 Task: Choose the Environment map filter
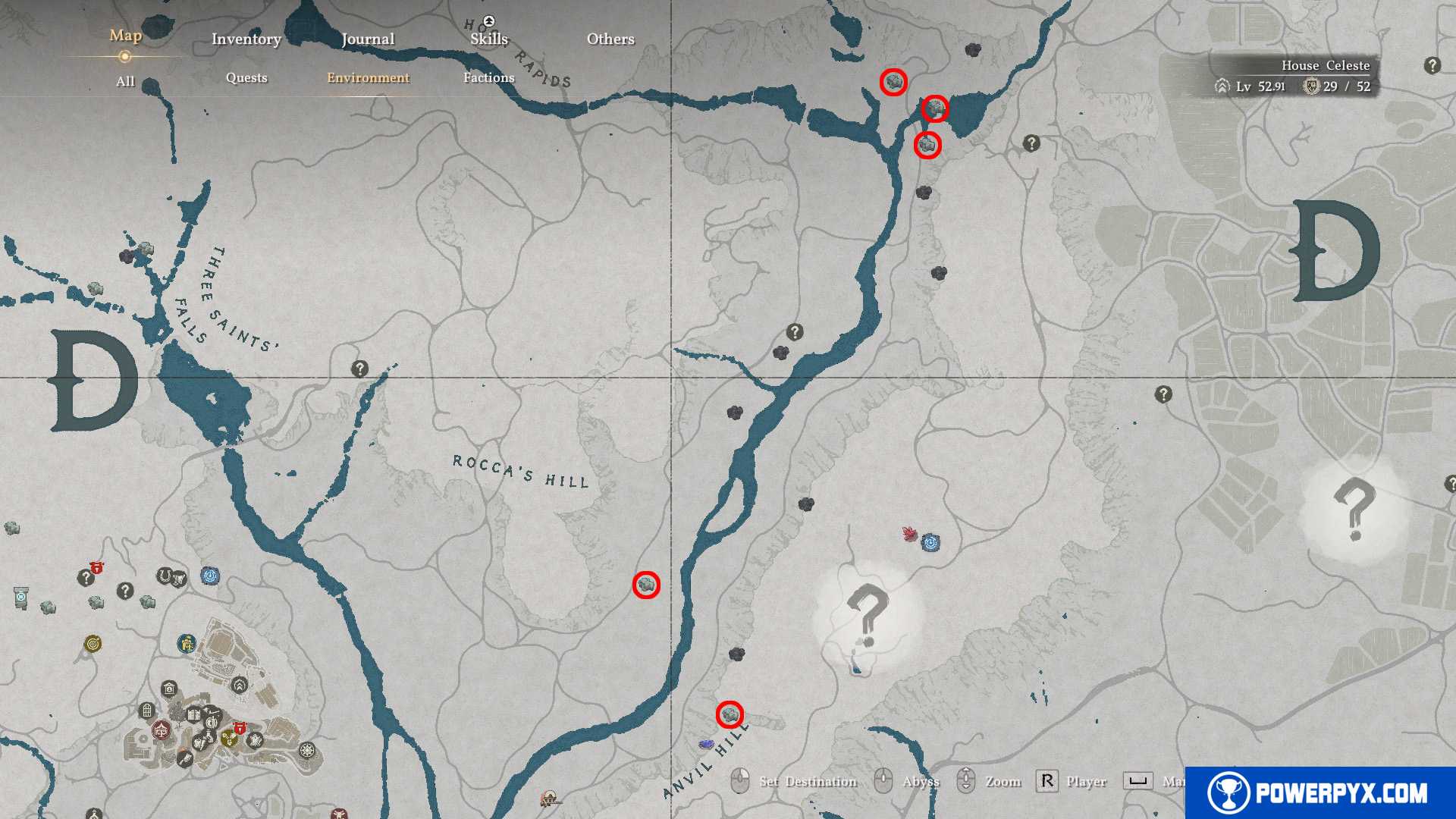pyautogui.click(x=368, y=77)
